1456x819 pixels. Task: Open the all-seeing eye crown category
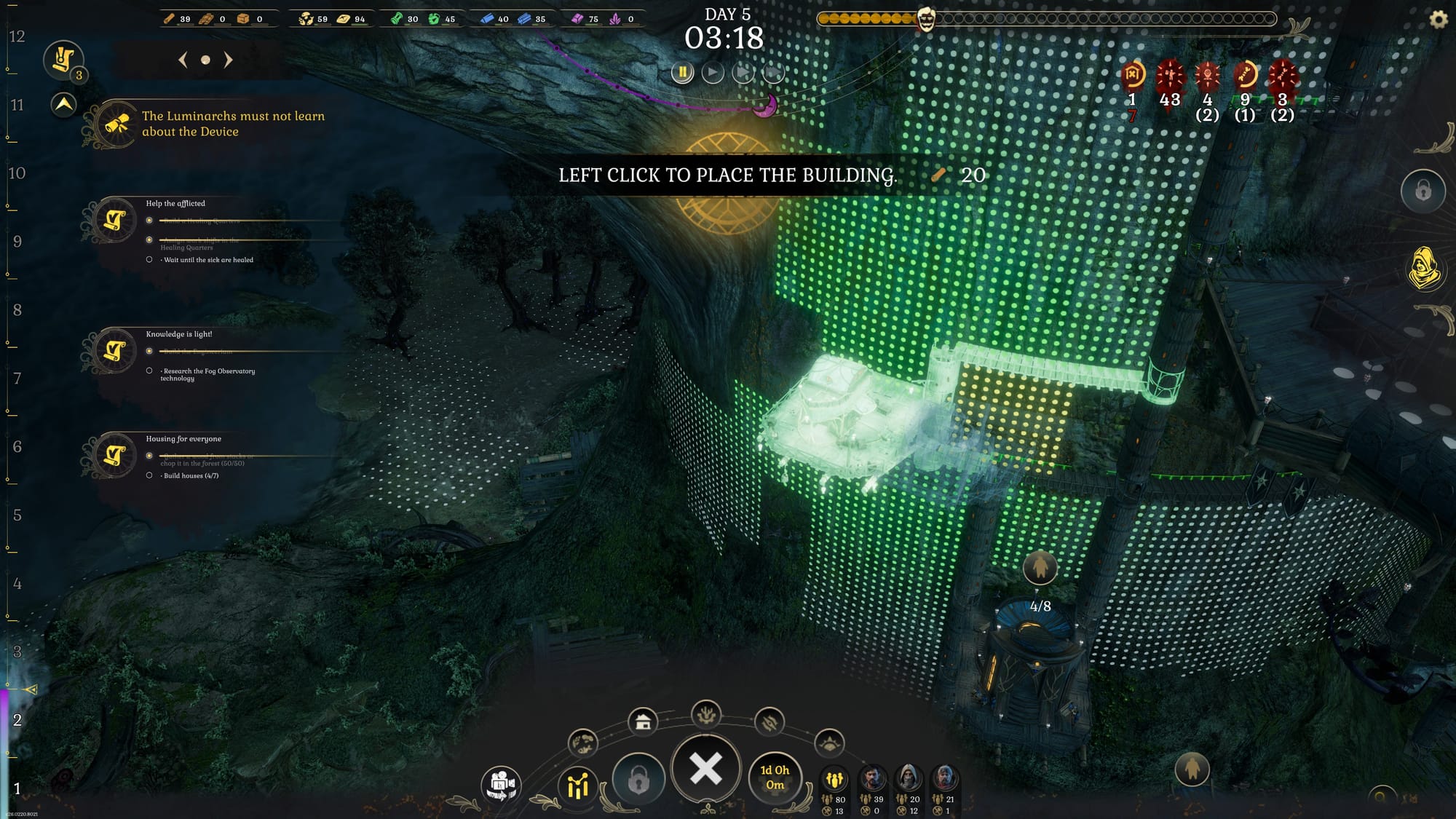point(829,743)
